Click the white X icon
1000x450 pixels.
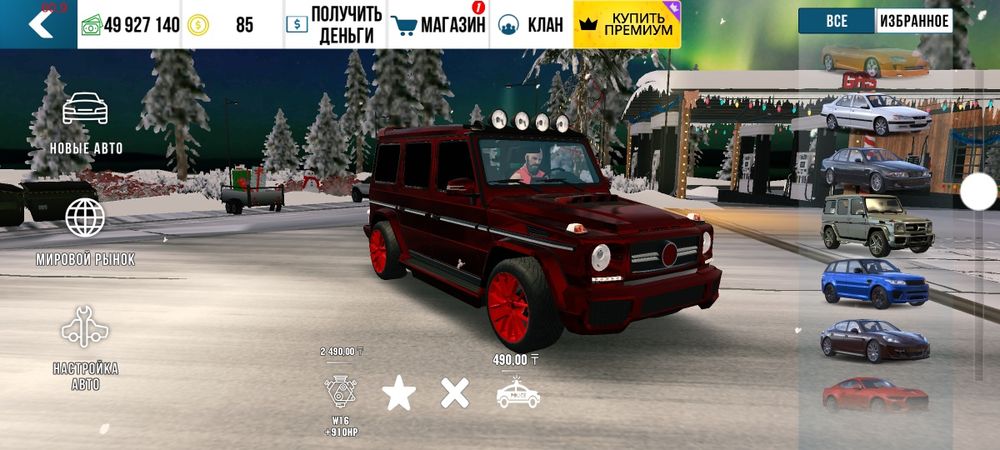point(455,393)
